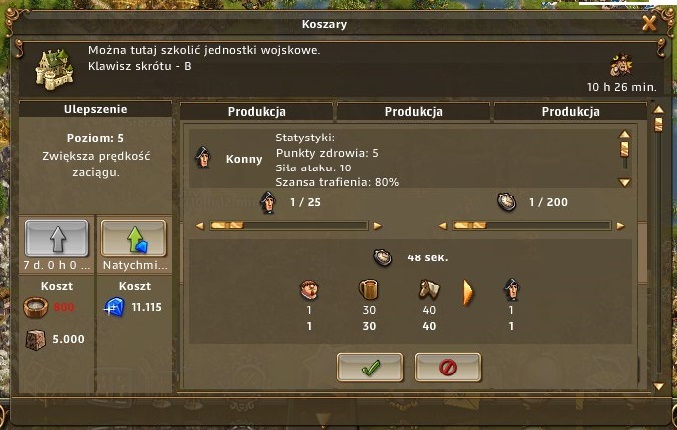This screenshot has width=677, height=430.
Task: Click the up arrow beside the Konny statistics
Action: coord(624,134)
